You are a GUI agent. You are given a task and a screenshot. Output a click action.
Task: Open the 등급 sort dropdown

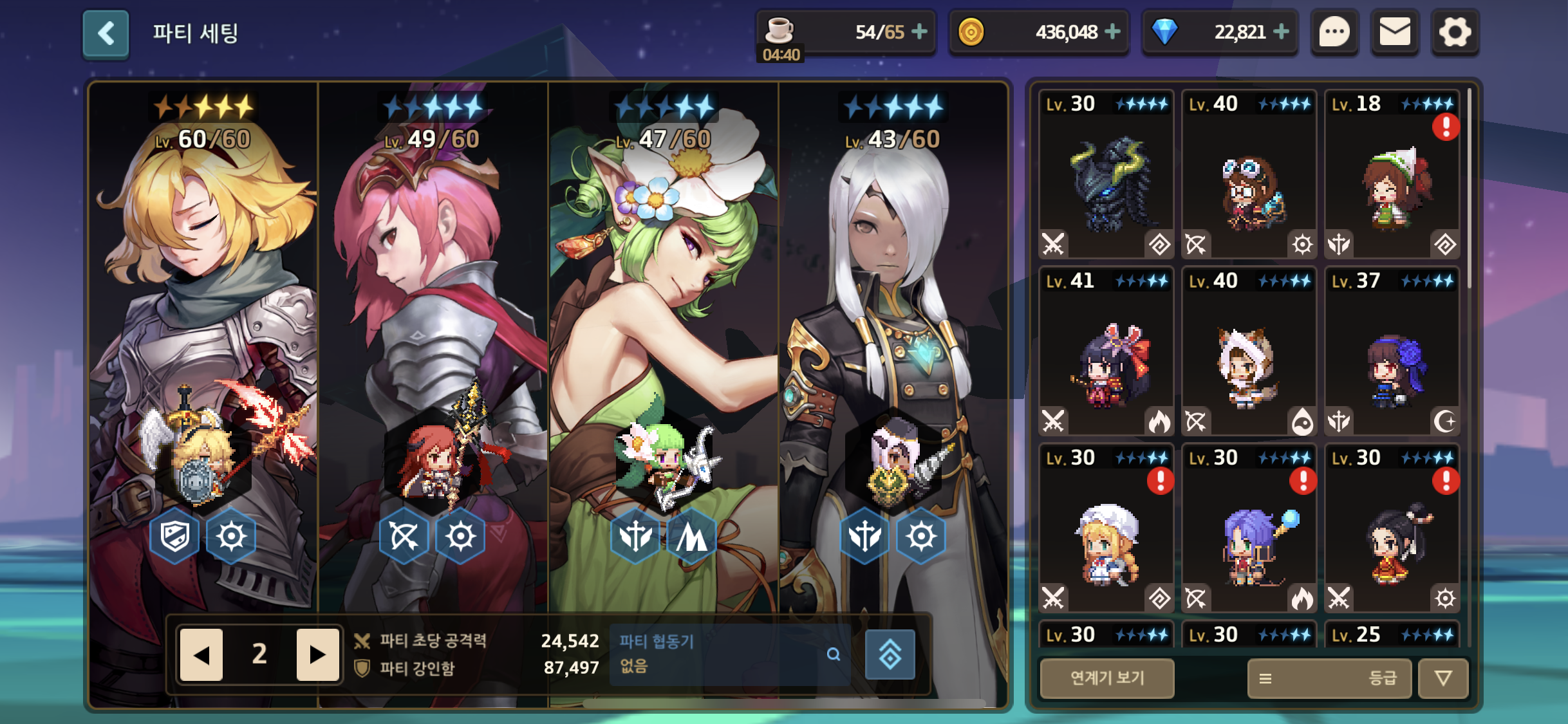click(1329, 678)
